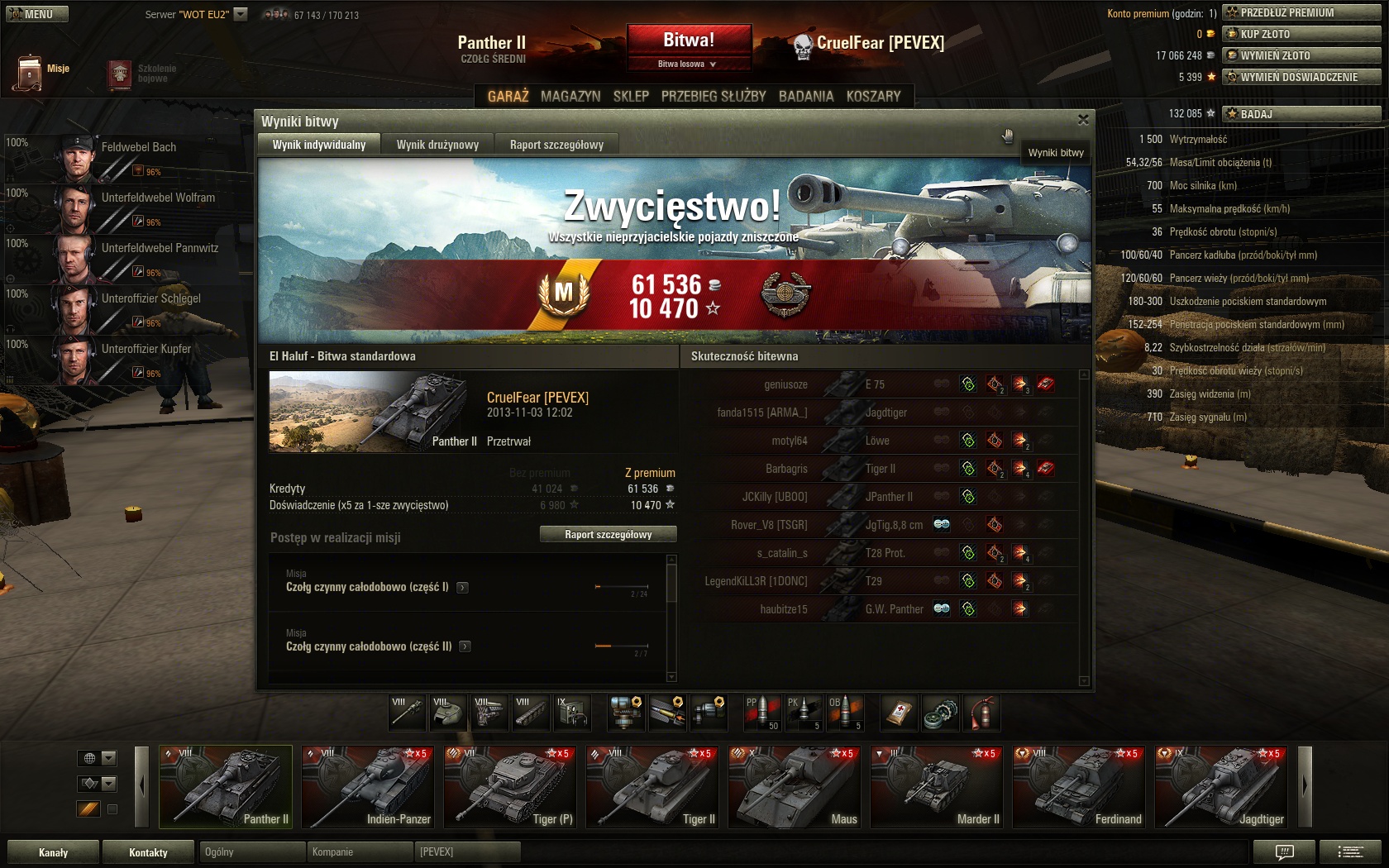1389x868 pixels.
Task: Show the BADANIA research tree
Action: (x=805, y=96)
